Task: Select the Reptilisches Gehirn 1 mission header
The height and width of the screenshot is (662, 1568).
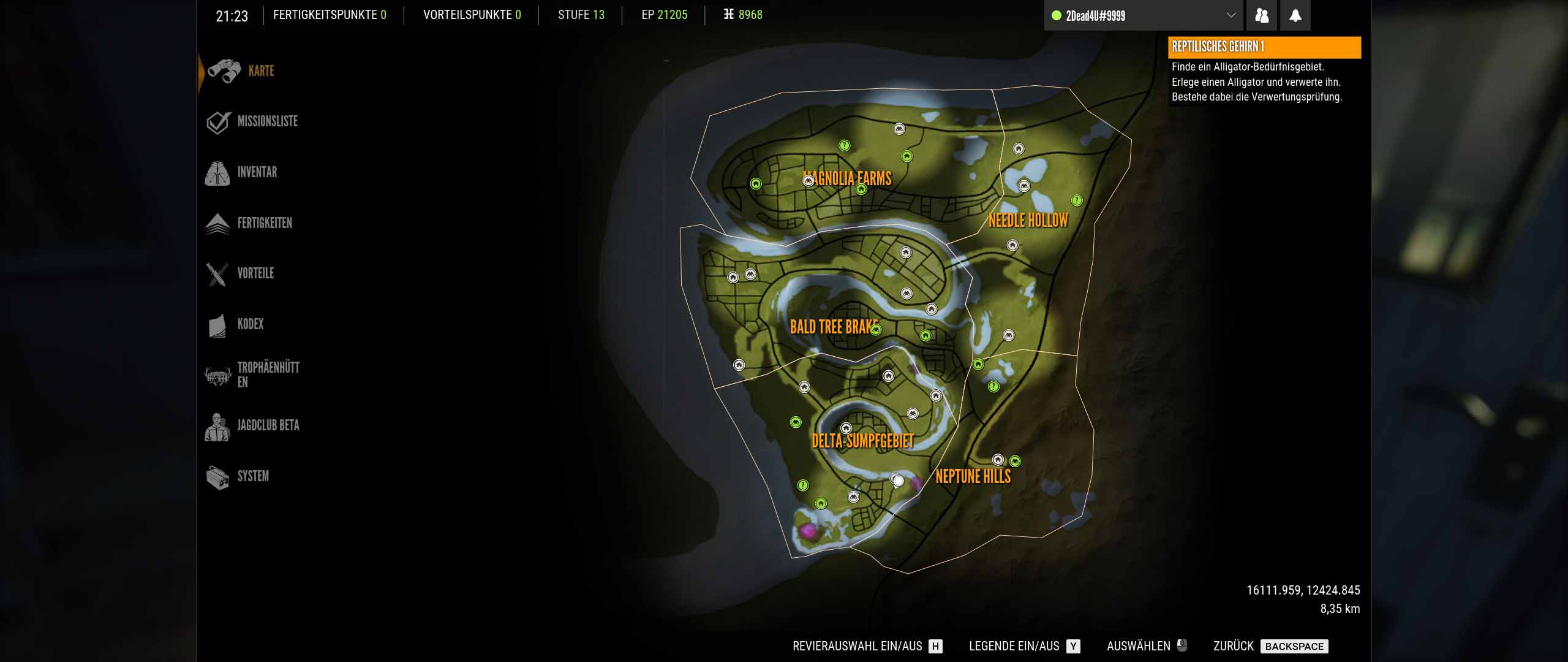Action: [x=1264, y=47]
